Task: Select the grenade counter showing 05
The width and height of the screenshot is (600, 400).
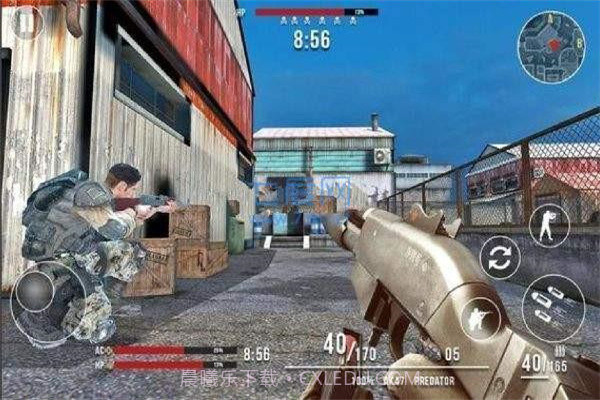Action: (451, 352)
